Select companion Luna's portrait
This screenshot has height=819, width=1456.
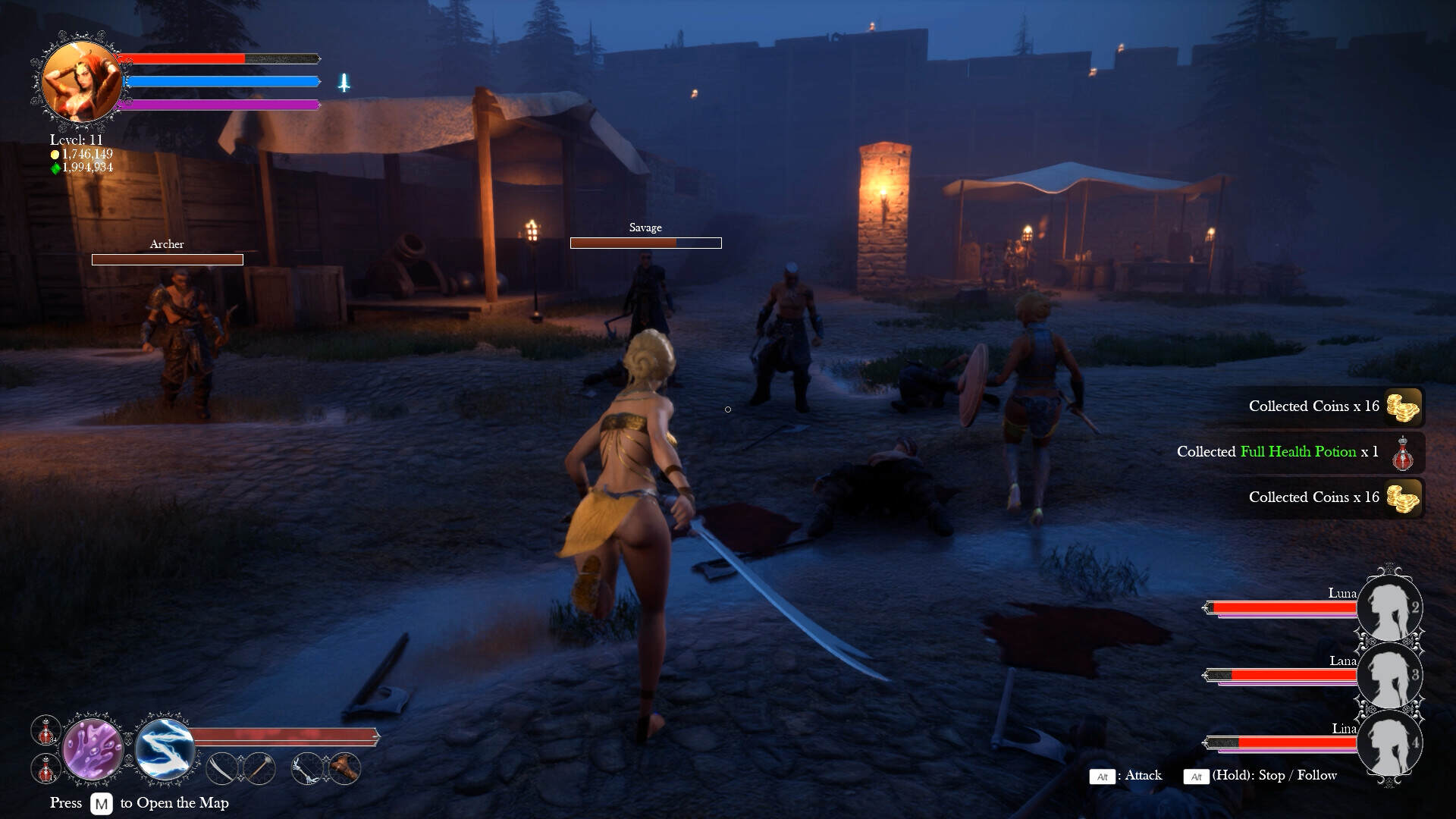pos(1389,607)
